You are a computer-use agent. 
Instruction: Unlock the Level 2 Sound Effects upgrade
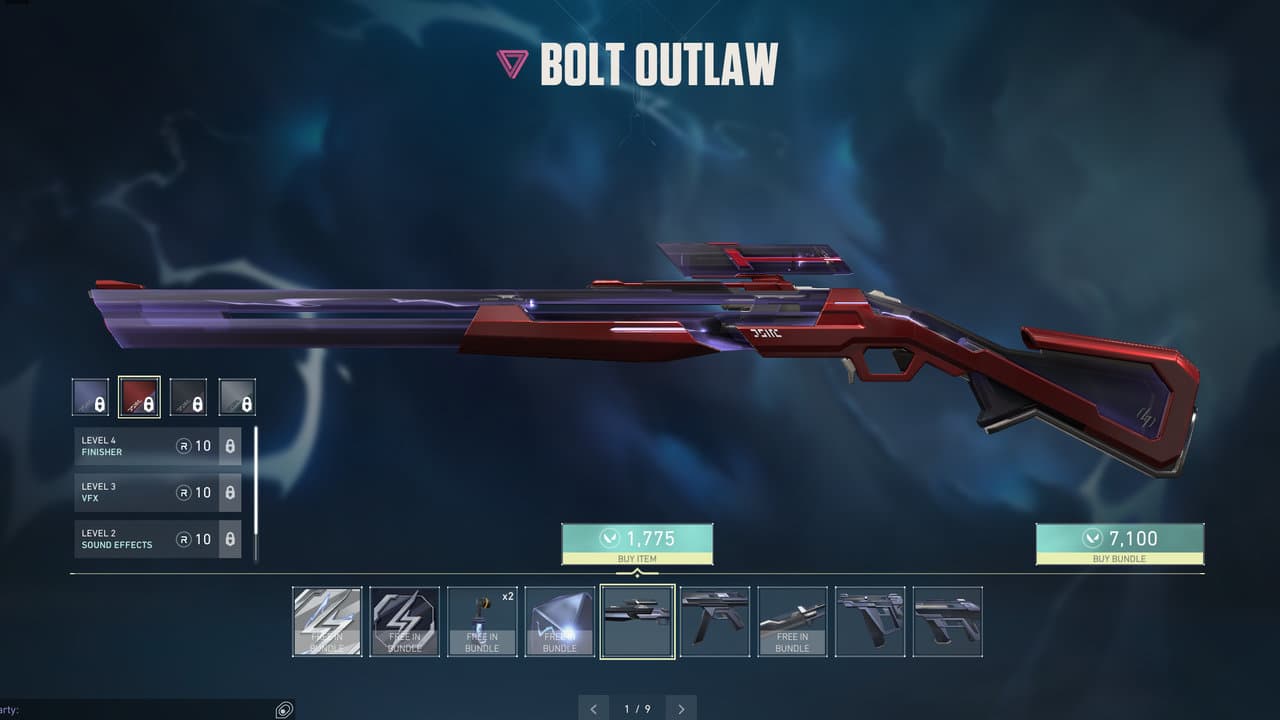click(x=157, y=539)
